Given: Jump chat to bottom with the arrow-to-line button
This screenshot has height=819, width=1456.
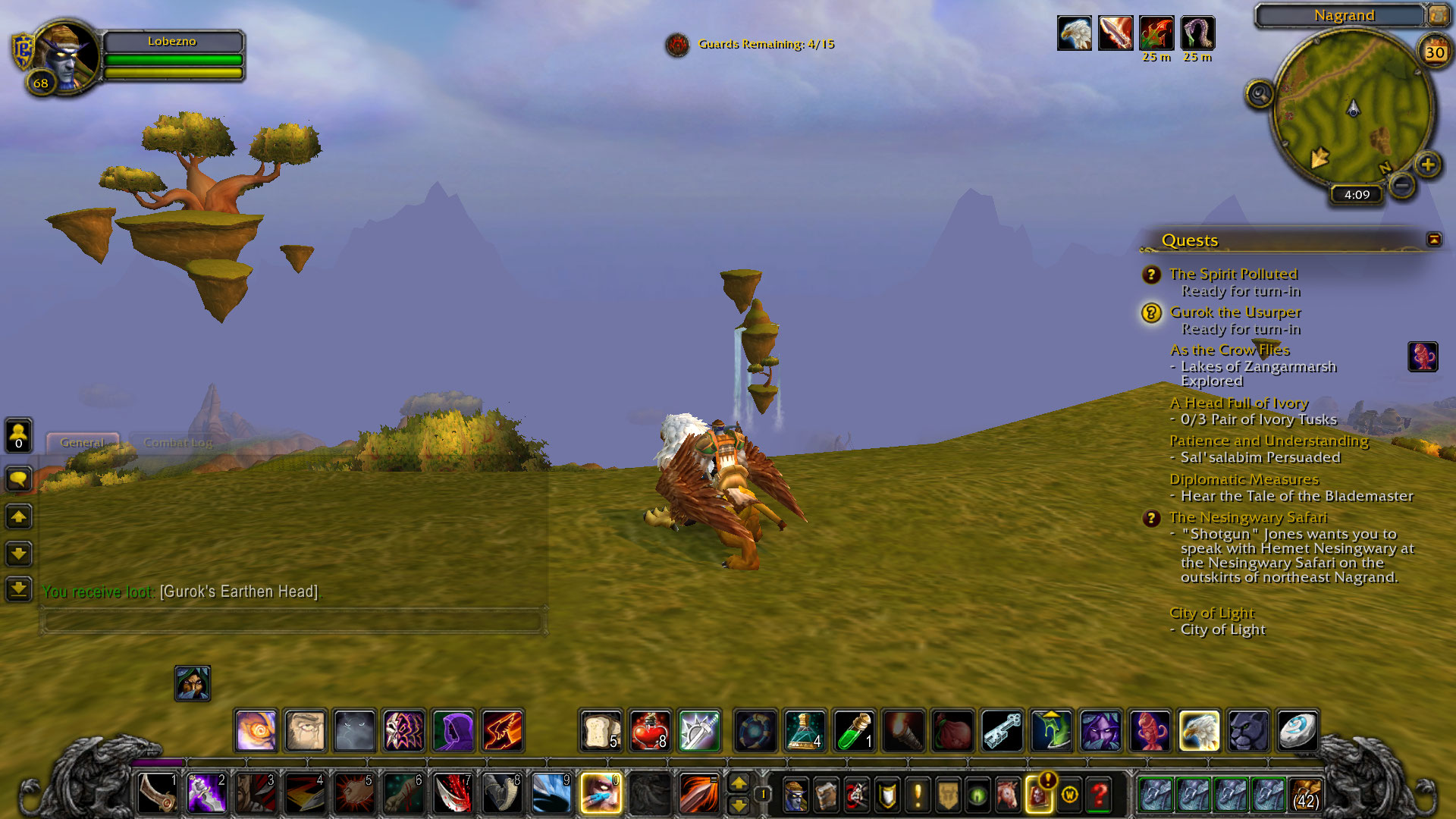Looking at the screenshot, I should (19, 588).
